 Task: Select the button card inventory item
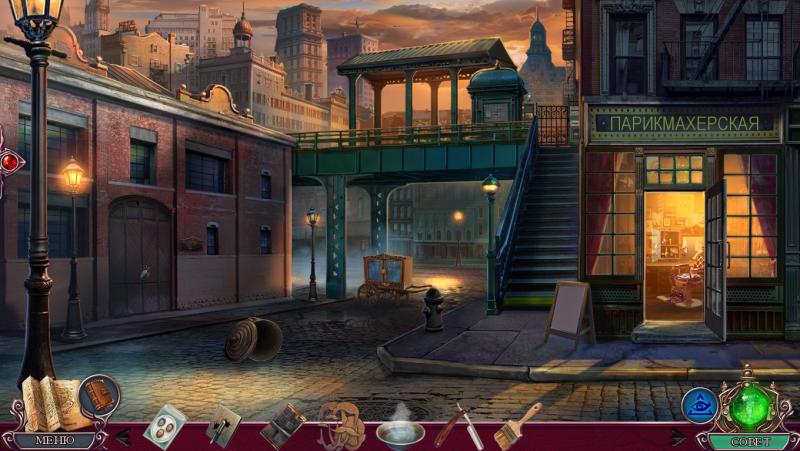pos(164,424)
